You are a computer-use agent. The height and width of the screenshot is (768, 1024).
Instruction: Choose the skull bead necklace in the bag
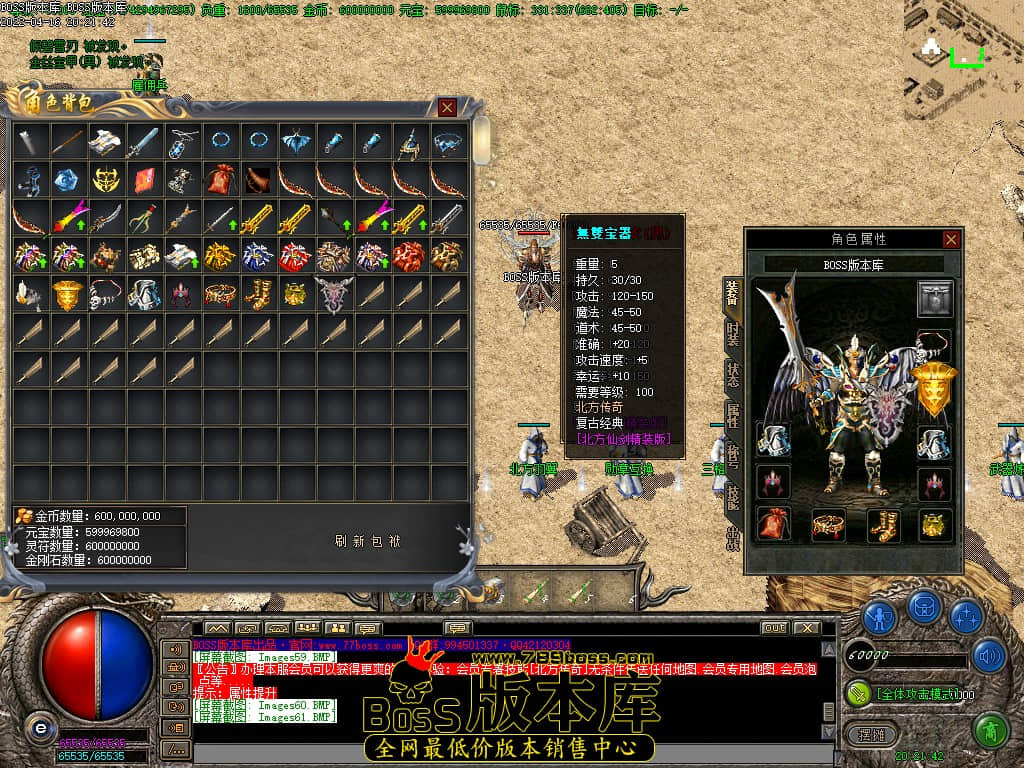click(x=107, y=294)
